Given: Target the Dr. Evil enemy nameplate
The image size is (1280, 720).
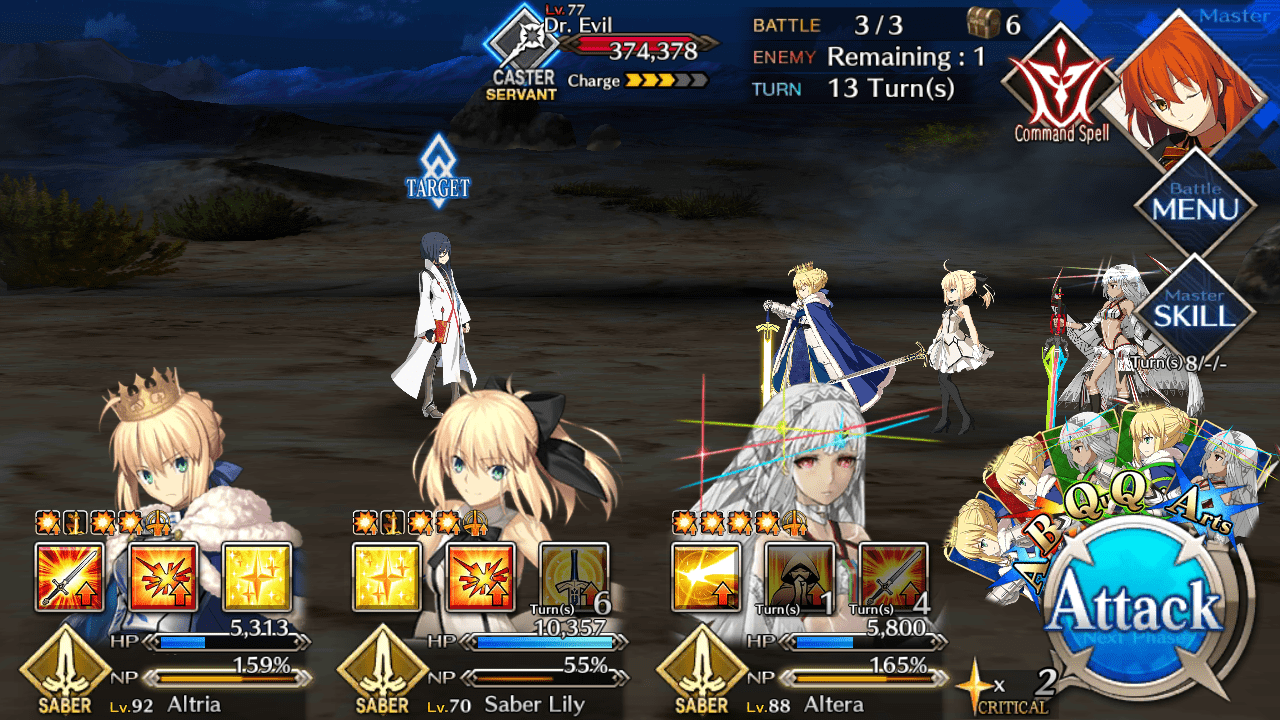Looking at the screenshot, I should point(600,45).
